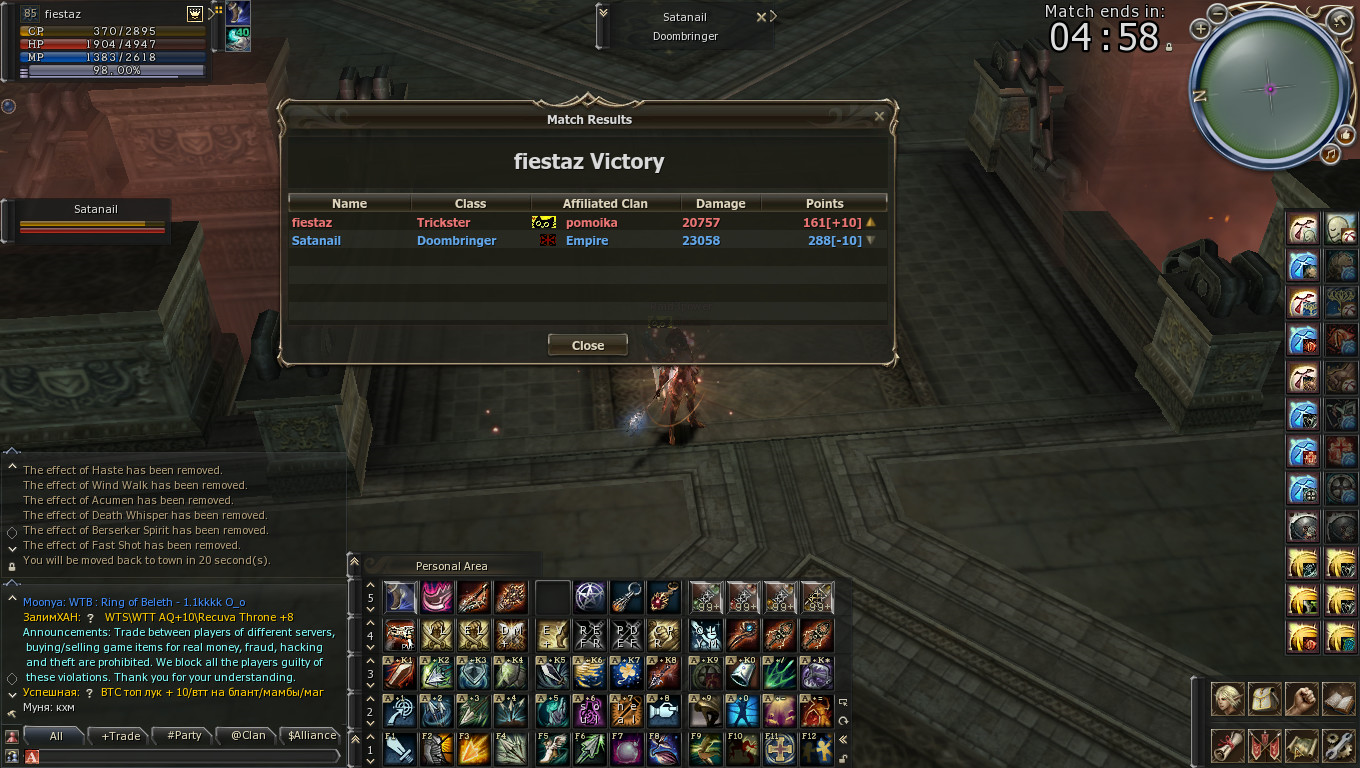This screenshot has height=768, width=1360.
Task: Open the system settings wrench icon
Action: [x=1337, y=745]
